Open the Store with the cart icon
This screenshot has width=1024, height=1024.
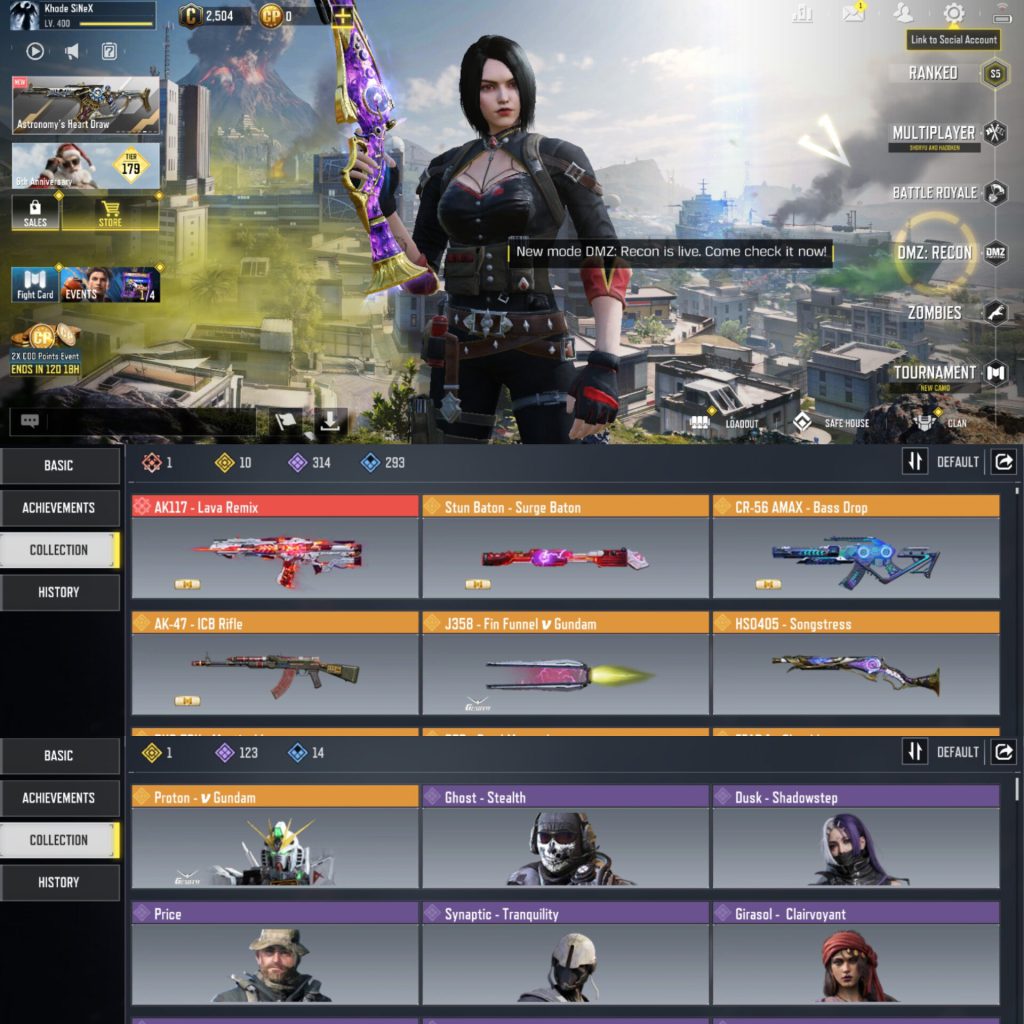110,213
